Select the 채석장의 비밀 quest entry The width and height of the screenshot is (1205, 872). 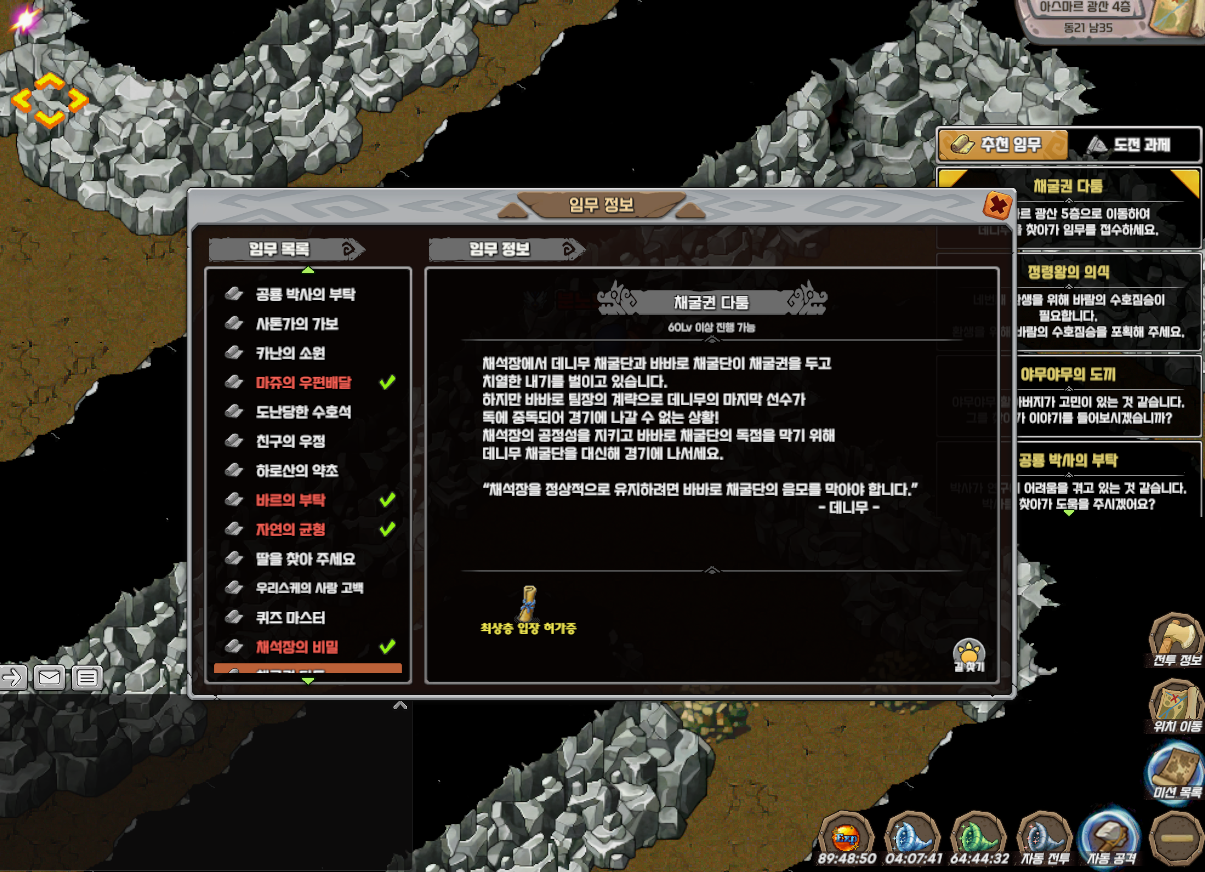(x=296, y=646)
